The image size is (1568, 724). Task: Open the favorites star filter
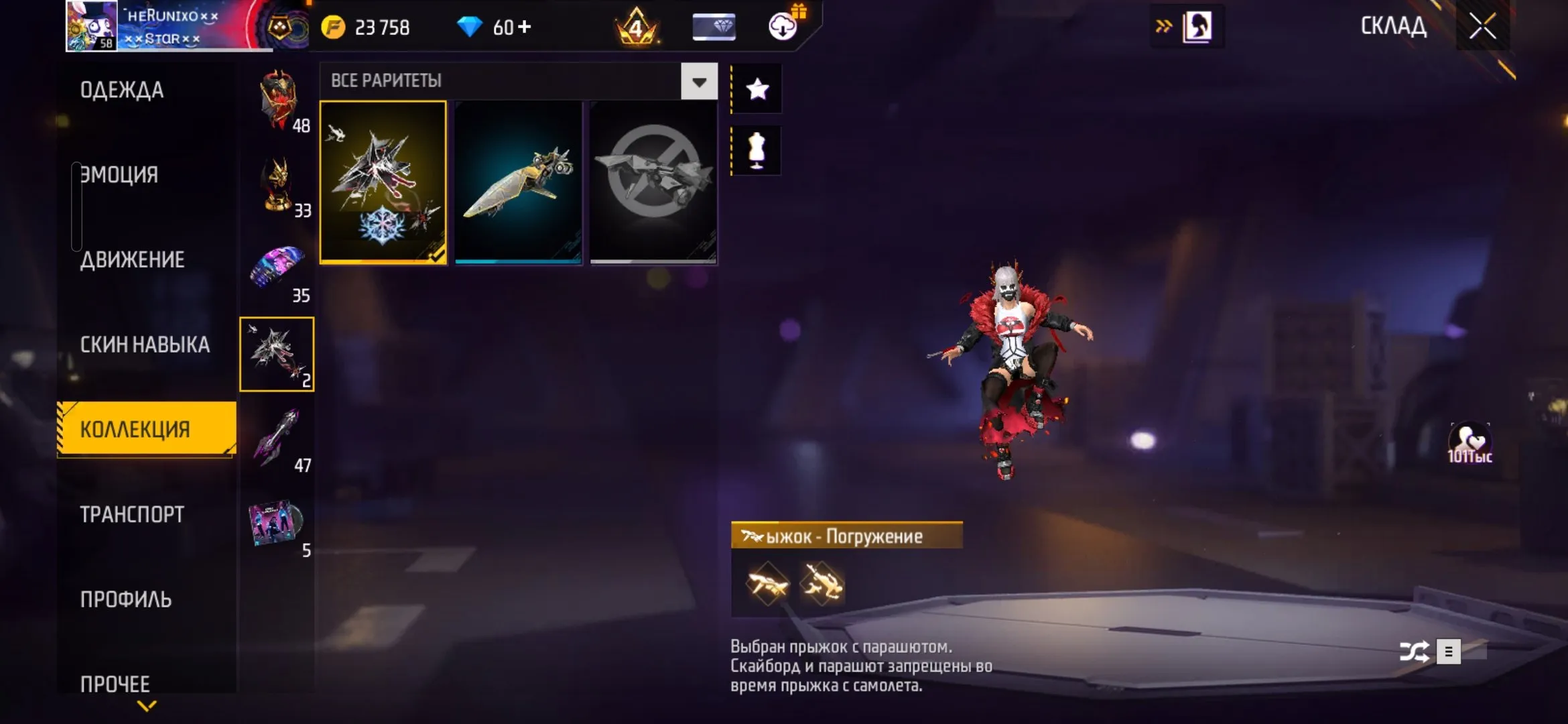coord(757,89)
